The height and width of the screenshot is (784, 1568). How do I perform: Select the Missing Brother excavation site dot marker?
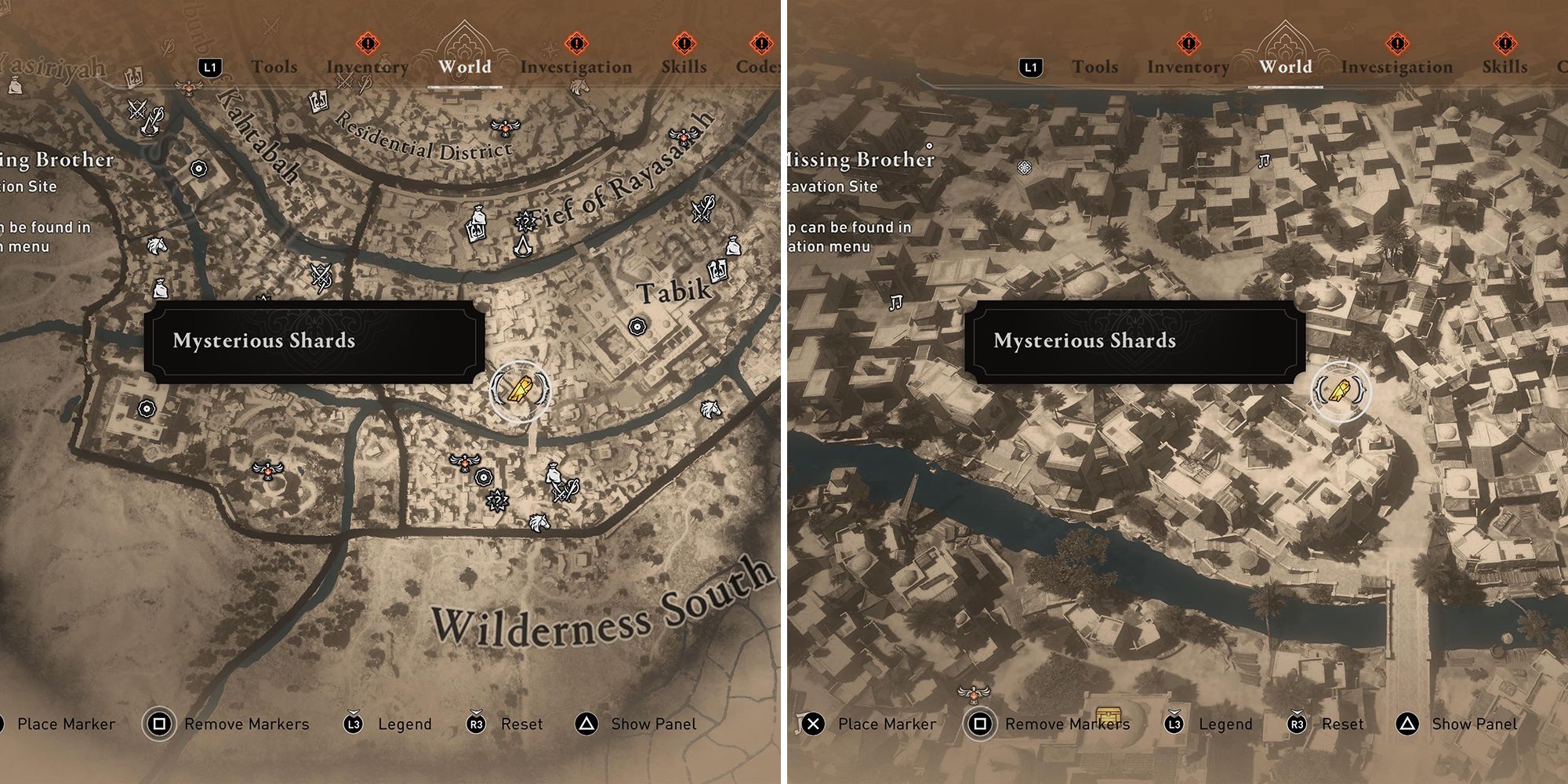click(929, 147)
